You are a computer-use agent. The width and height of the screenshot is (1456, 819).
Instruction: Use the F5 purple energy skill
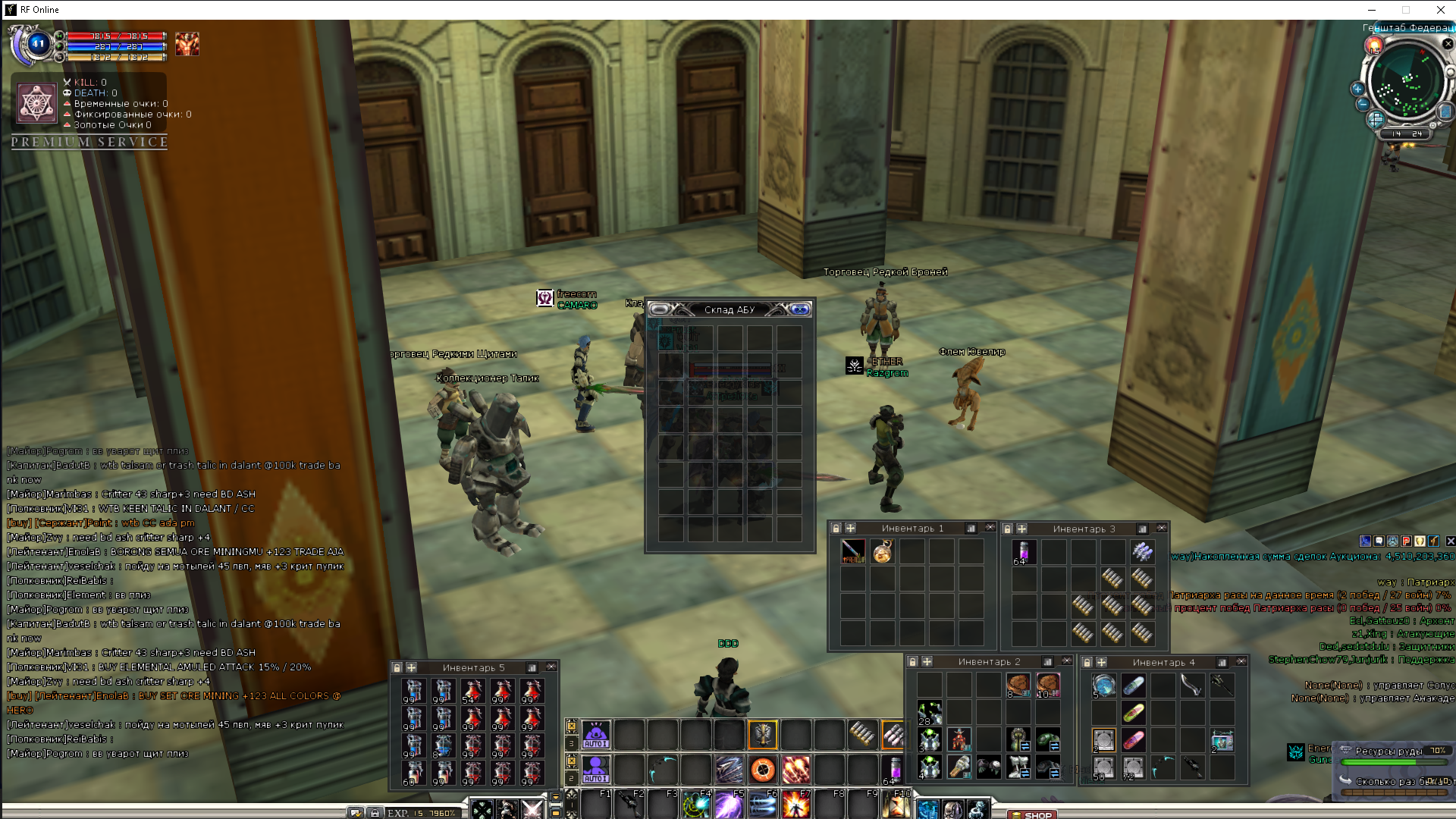(x=729, y=805)
